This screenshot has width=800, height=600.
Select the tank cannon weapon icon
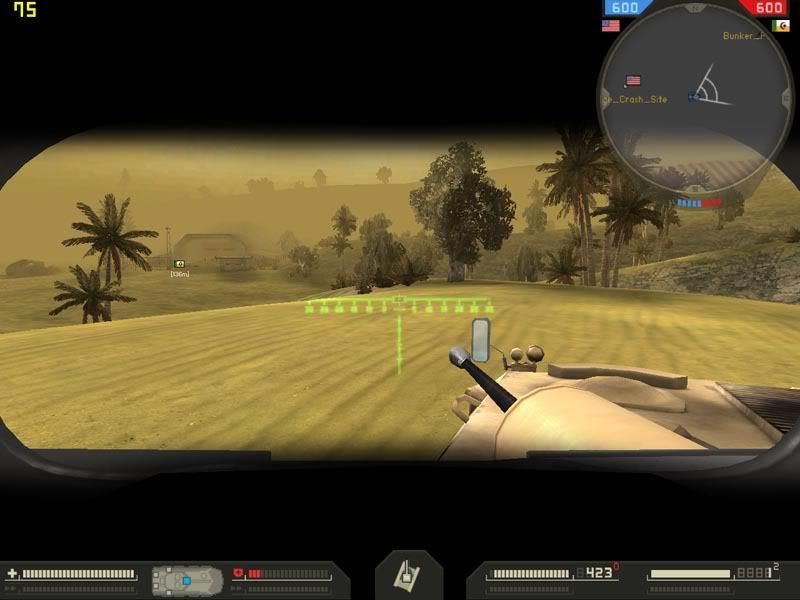408,574
